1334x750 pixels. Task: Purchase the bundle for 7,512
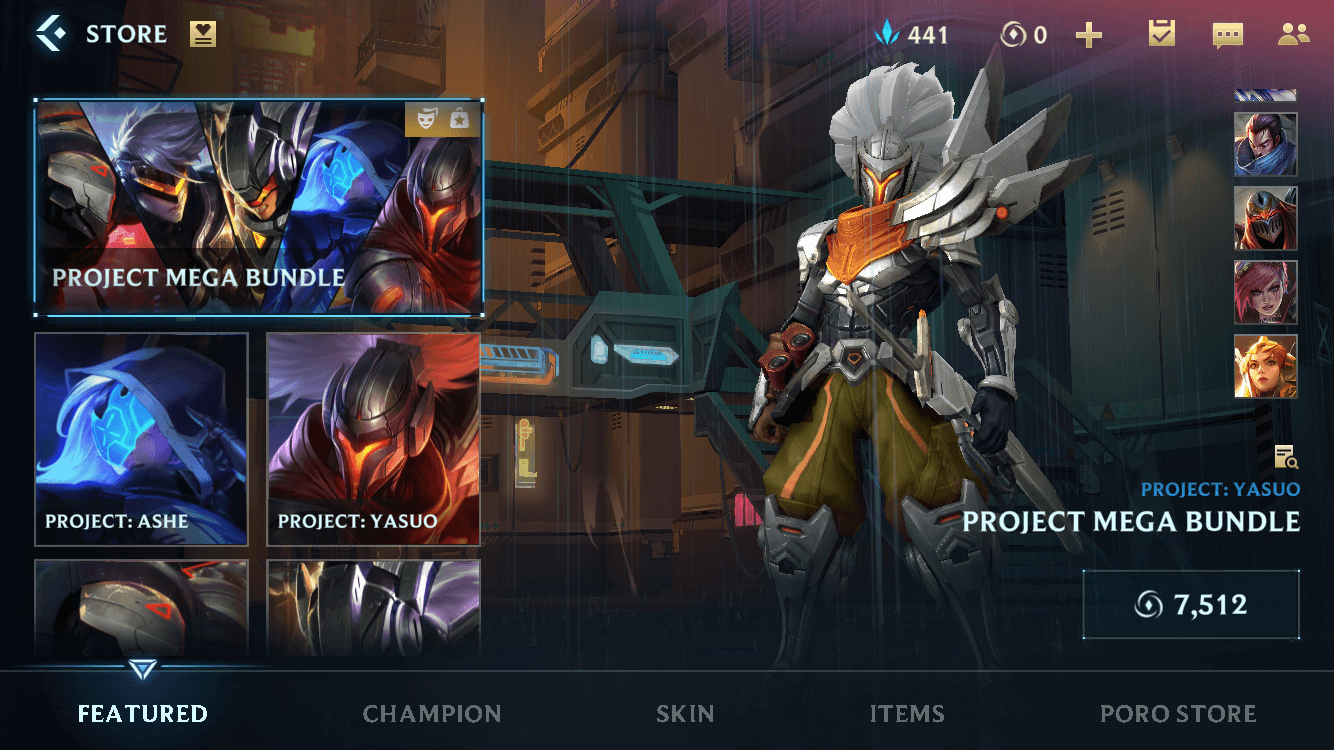tap(1191, 603)
